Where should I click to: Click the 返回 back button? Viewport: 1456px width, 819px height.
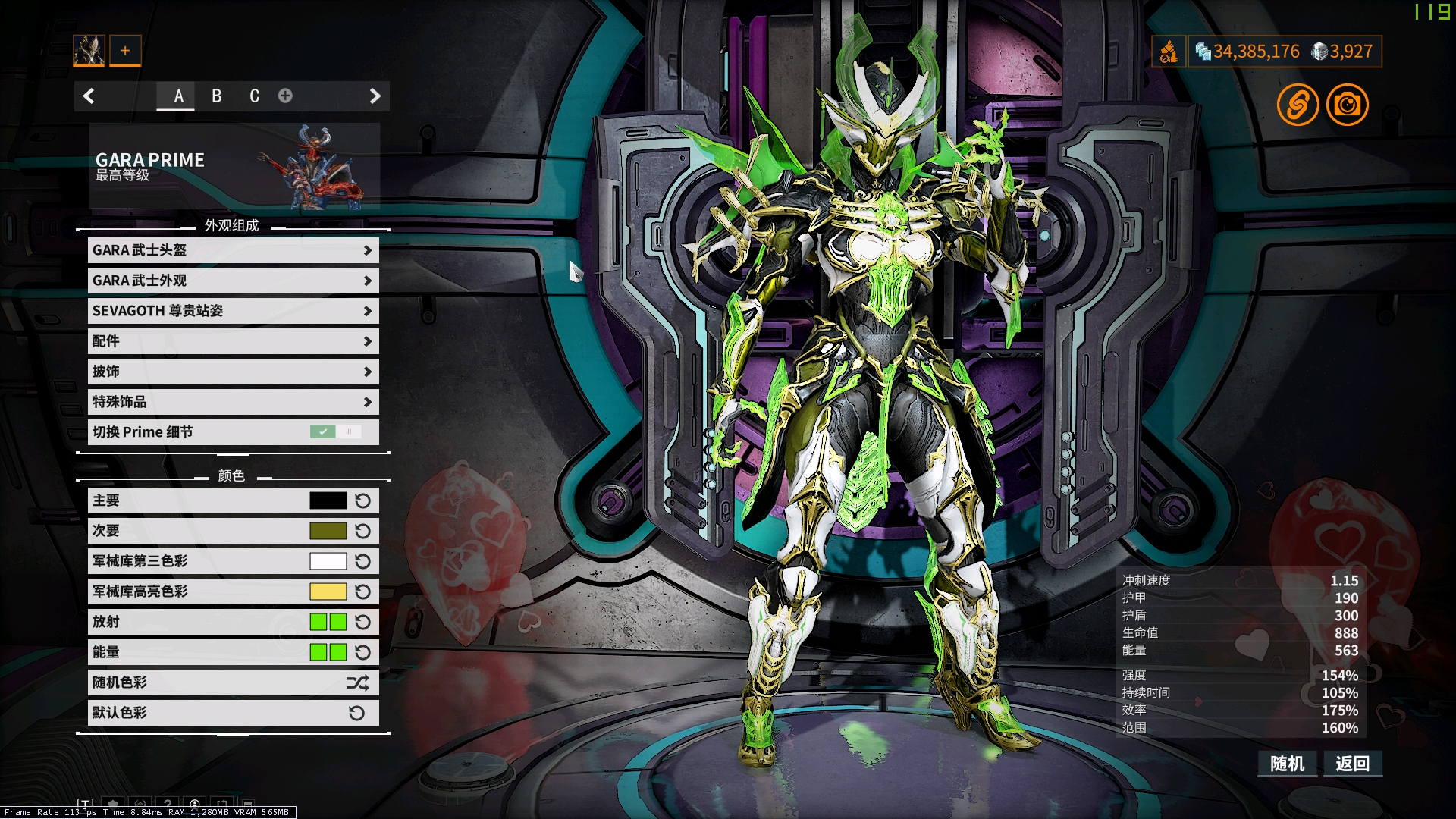pyautogui.click(x=1353, y=764)
